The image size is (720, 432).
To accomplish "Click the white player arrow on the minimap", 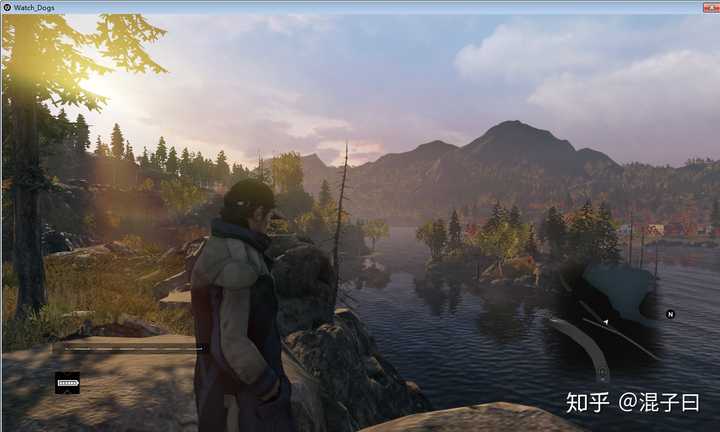I will click(x=605, y=322).
